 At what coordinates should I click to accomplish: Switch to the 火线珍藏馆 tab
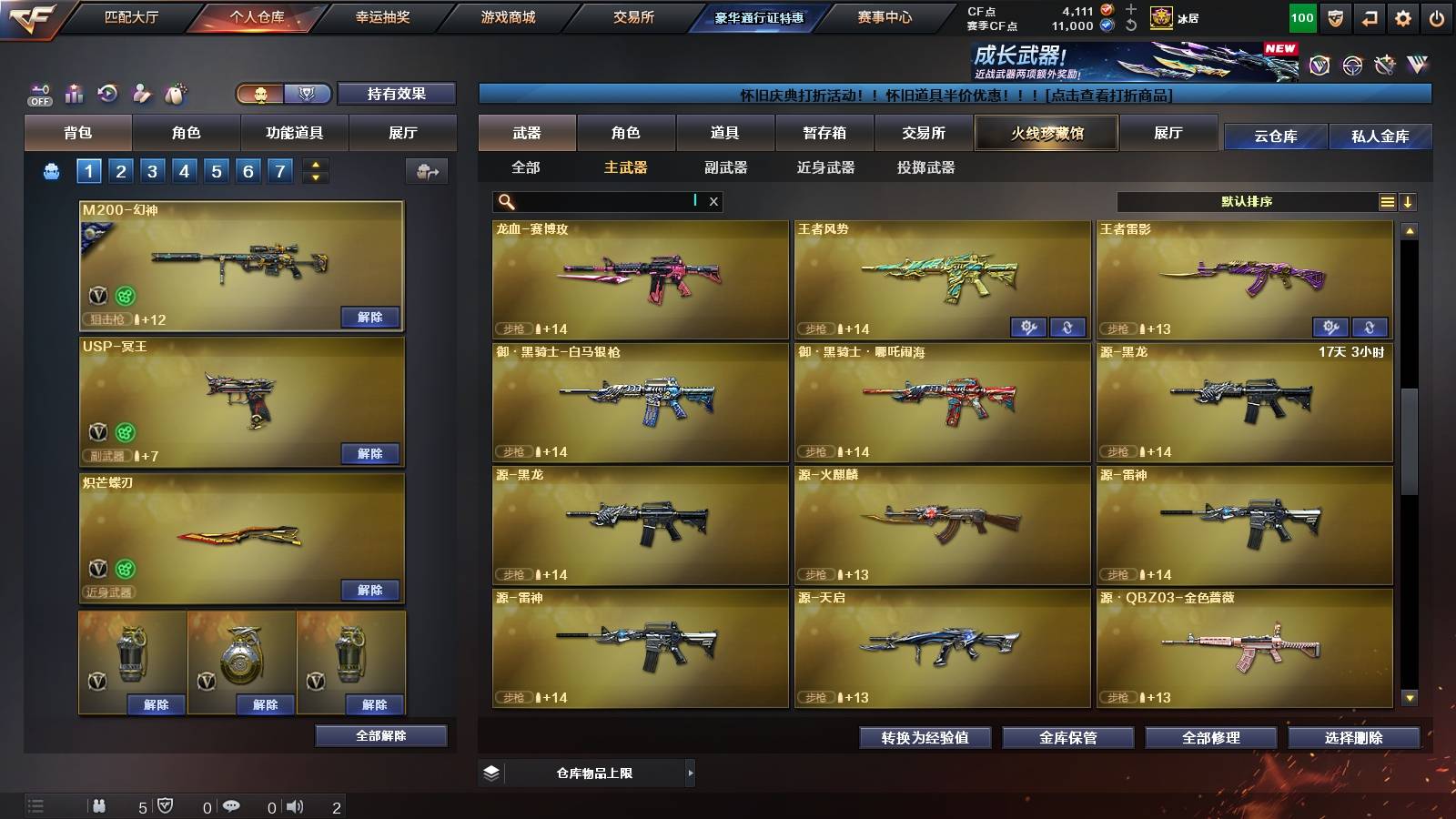[x=1046, y=133]
